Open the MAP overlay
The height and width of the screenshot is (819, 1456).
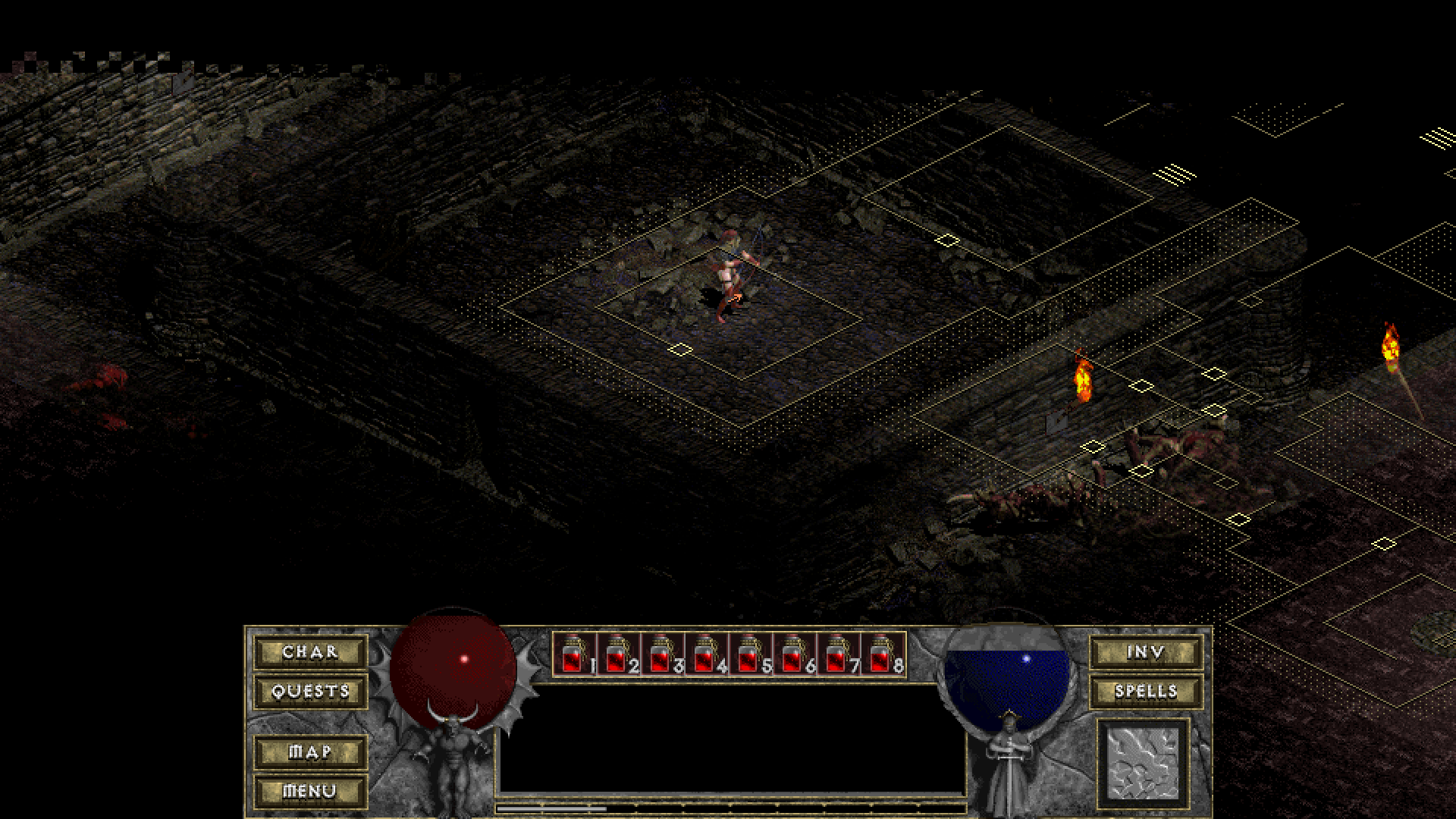tap(309, 752)
